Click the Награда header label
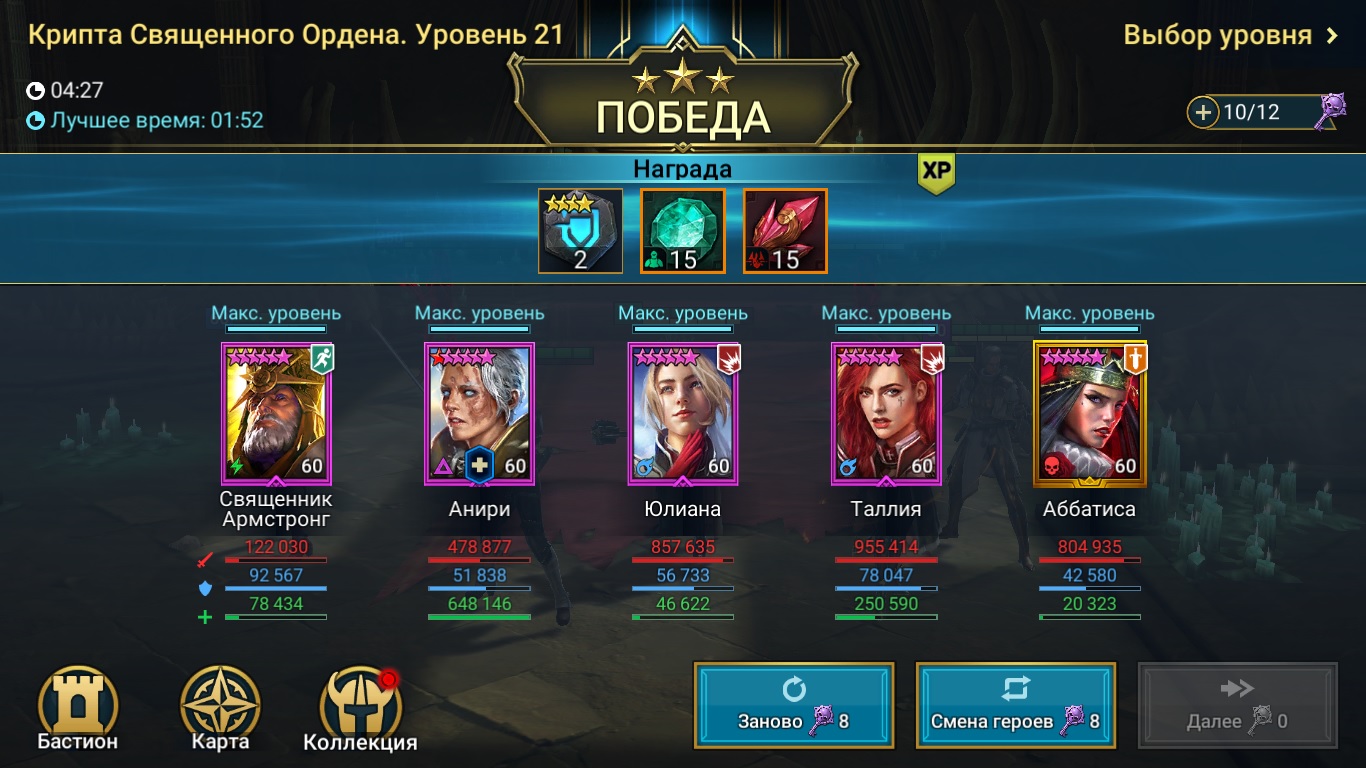This screenshot has height=768, width=1366. (683, 168)
